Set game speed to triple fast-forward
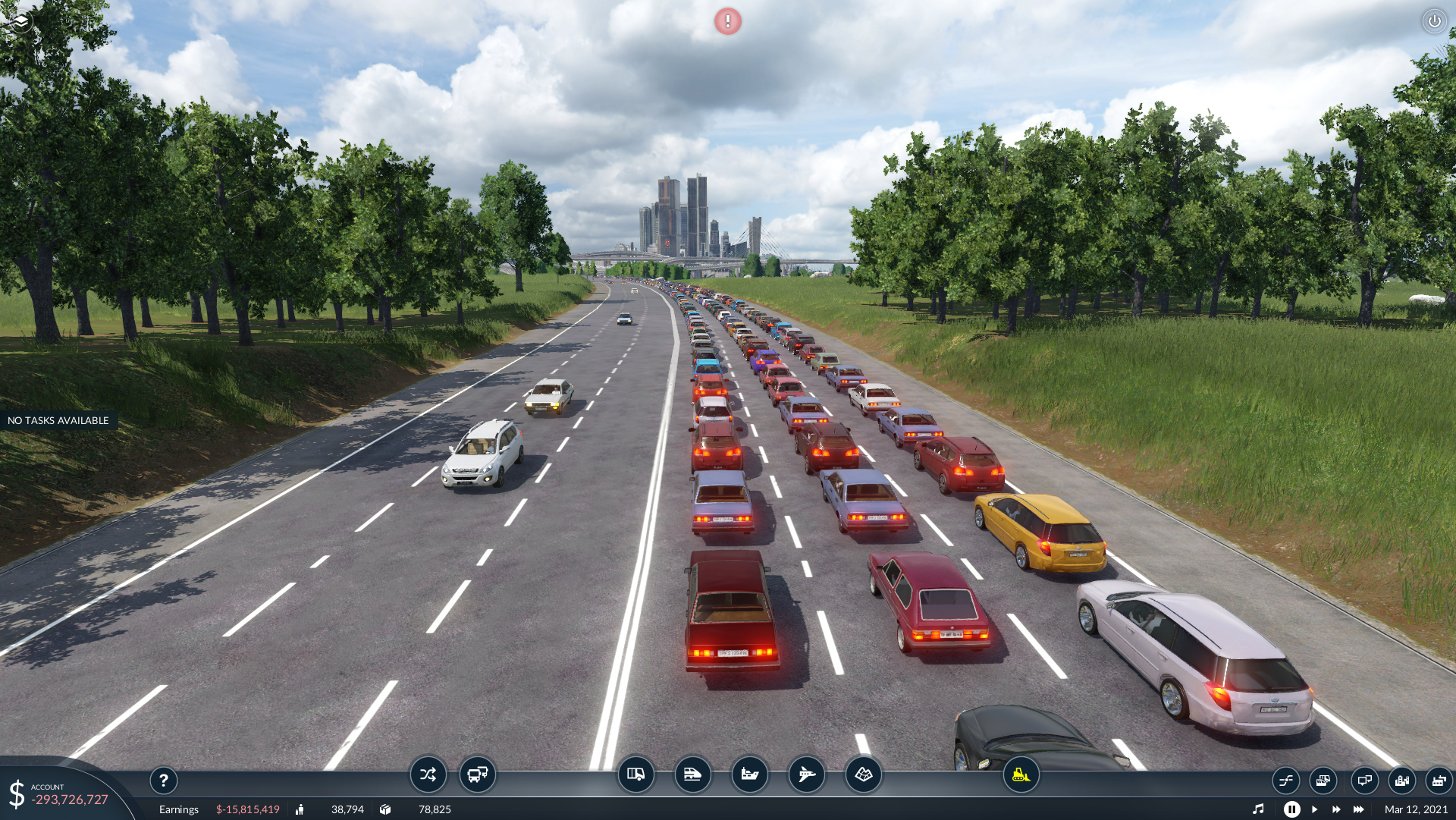This screenshot has height=820, width=1456. pos(1359,809)
